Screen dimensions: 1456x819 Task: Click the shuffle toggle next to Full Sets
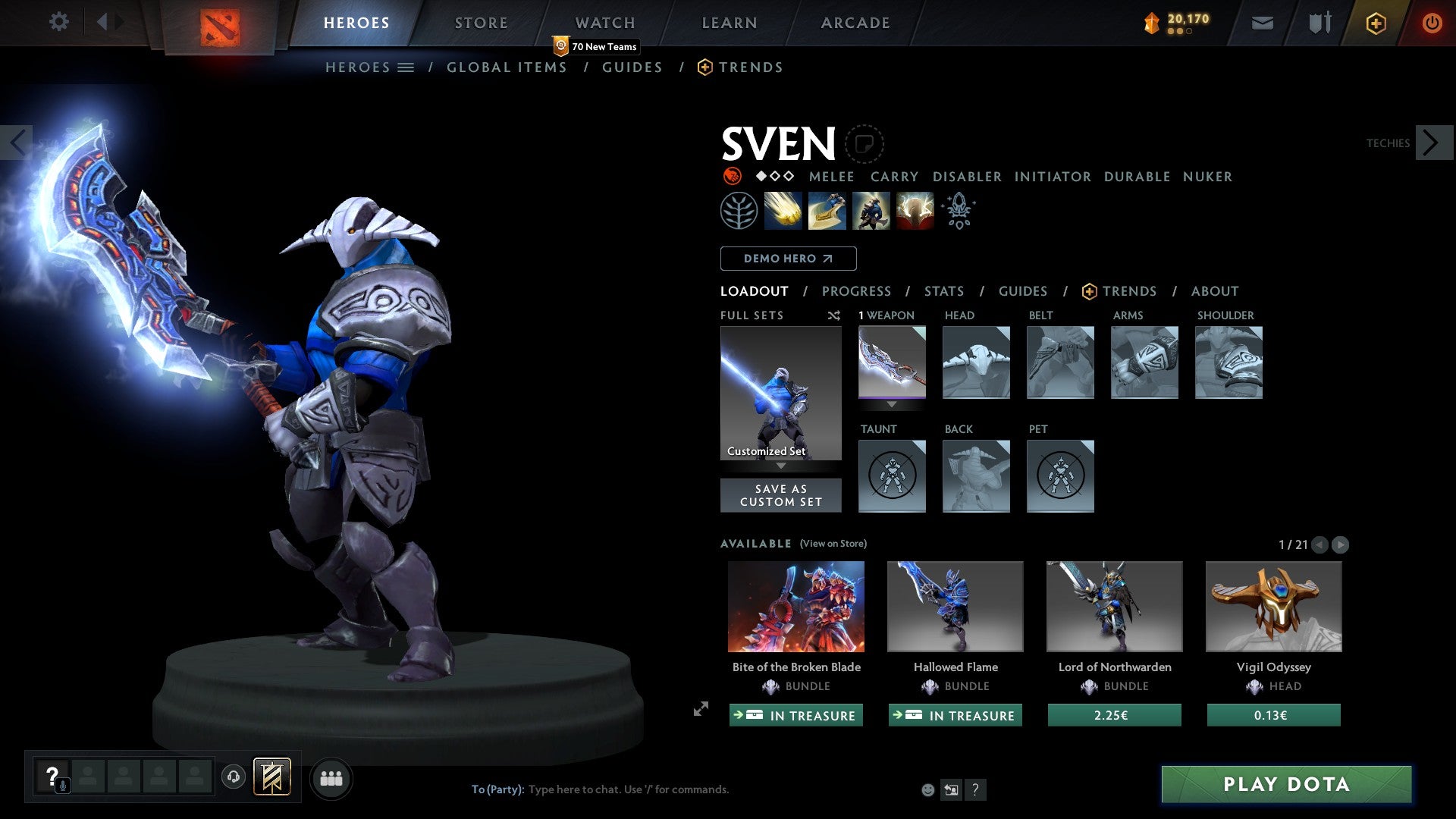[x=834, y=315]
